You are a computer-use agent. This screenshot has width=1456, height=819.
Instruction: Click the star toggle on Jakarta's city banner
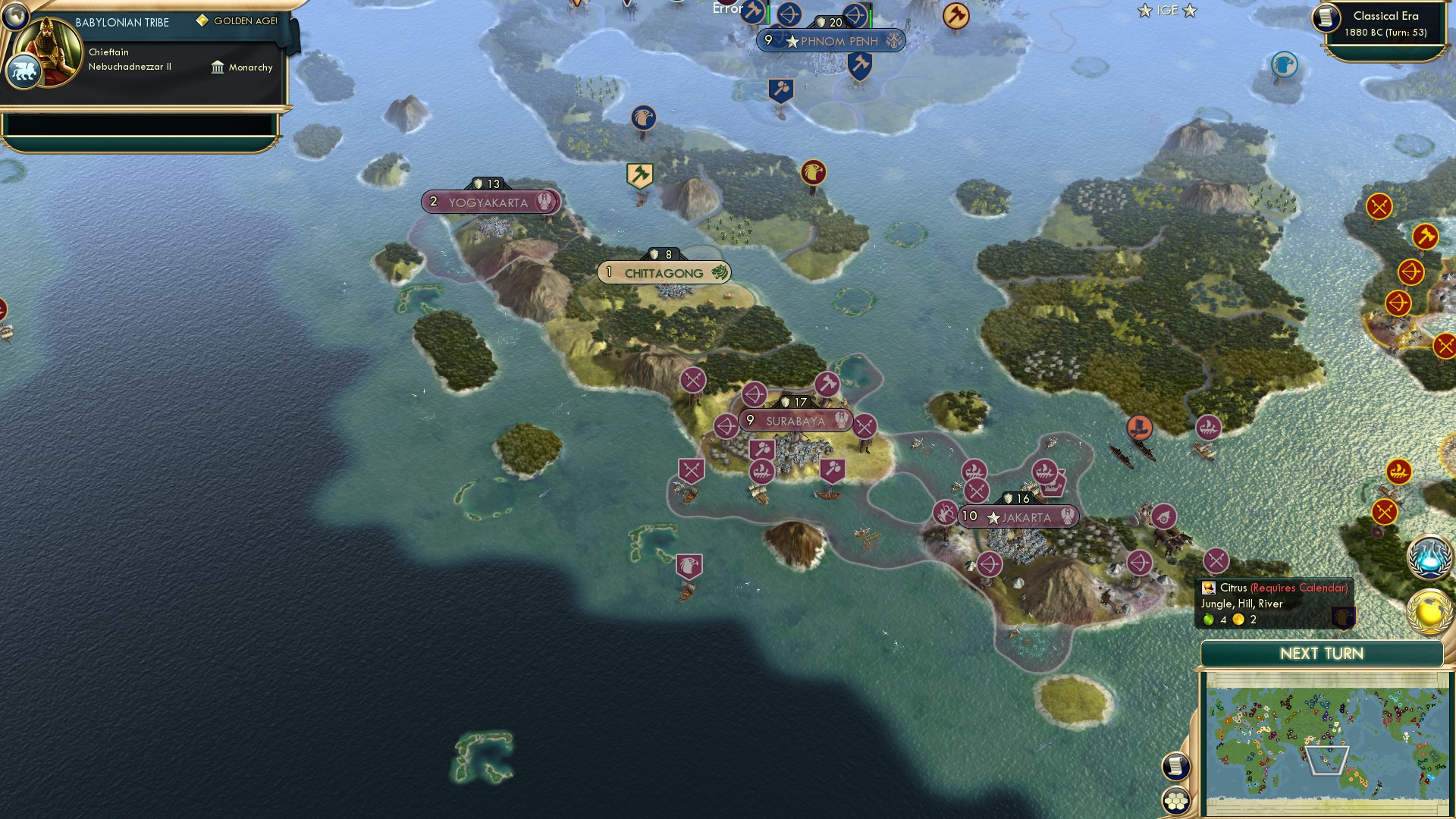click(x=993, y=516)
